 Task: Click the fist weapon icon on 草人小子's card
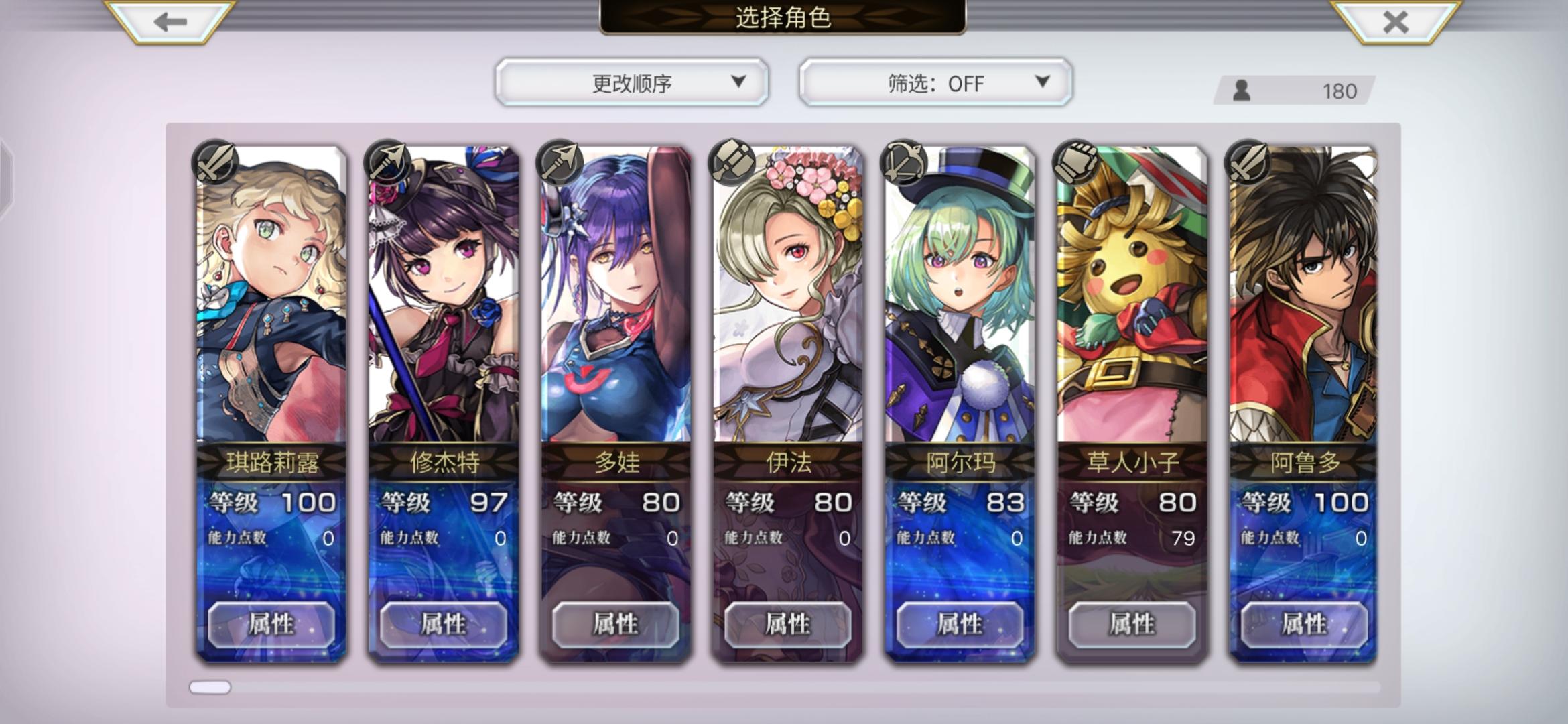coord(1074,163)
